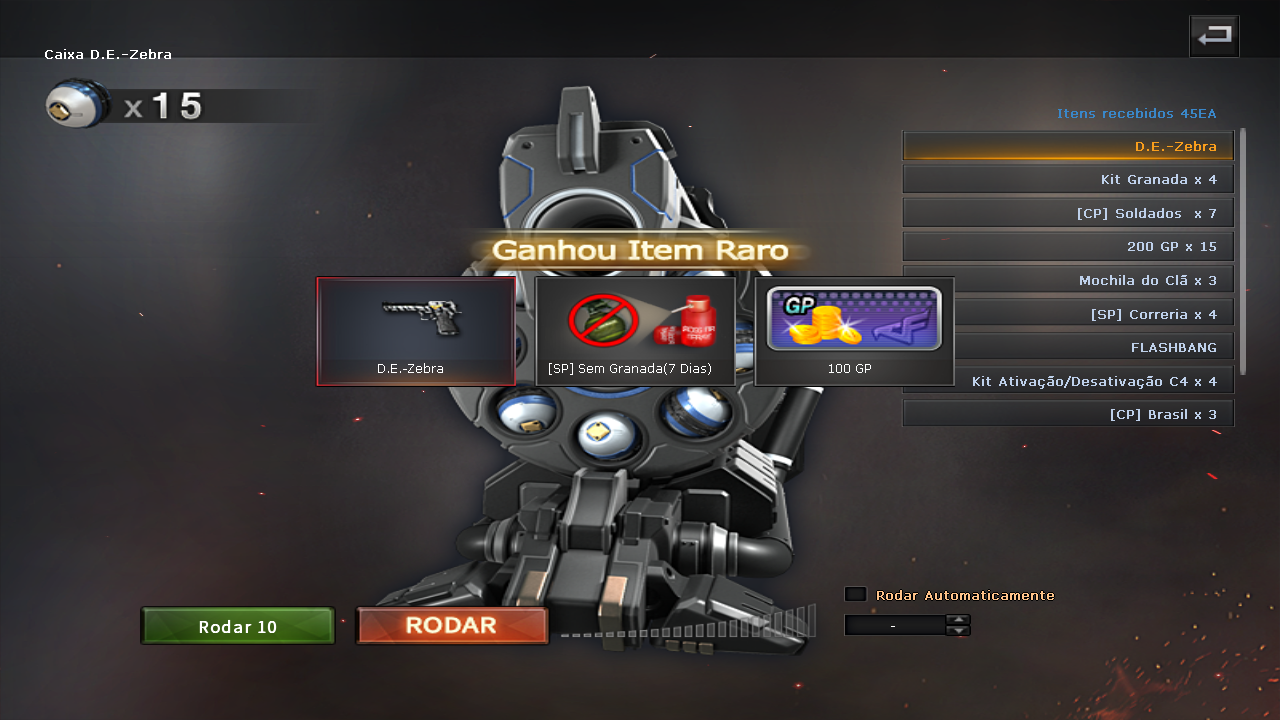Select the Kit Granada x 4 row
This screenshot has height=720, width=1280.
[1068, 180]
